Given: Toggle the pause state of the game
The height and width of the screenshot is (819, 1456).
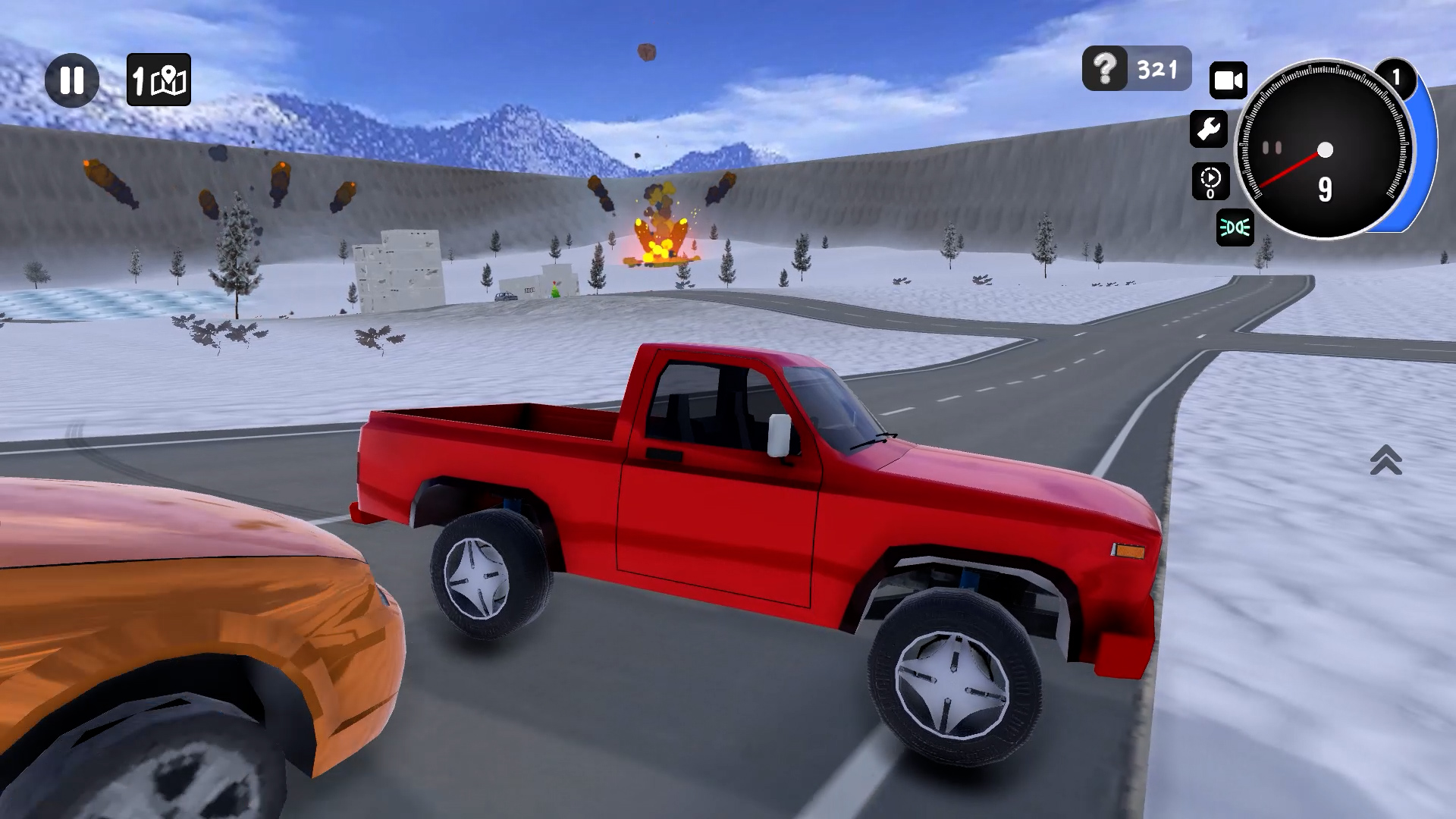Looking at the screenshot, I should click(72, 78).
